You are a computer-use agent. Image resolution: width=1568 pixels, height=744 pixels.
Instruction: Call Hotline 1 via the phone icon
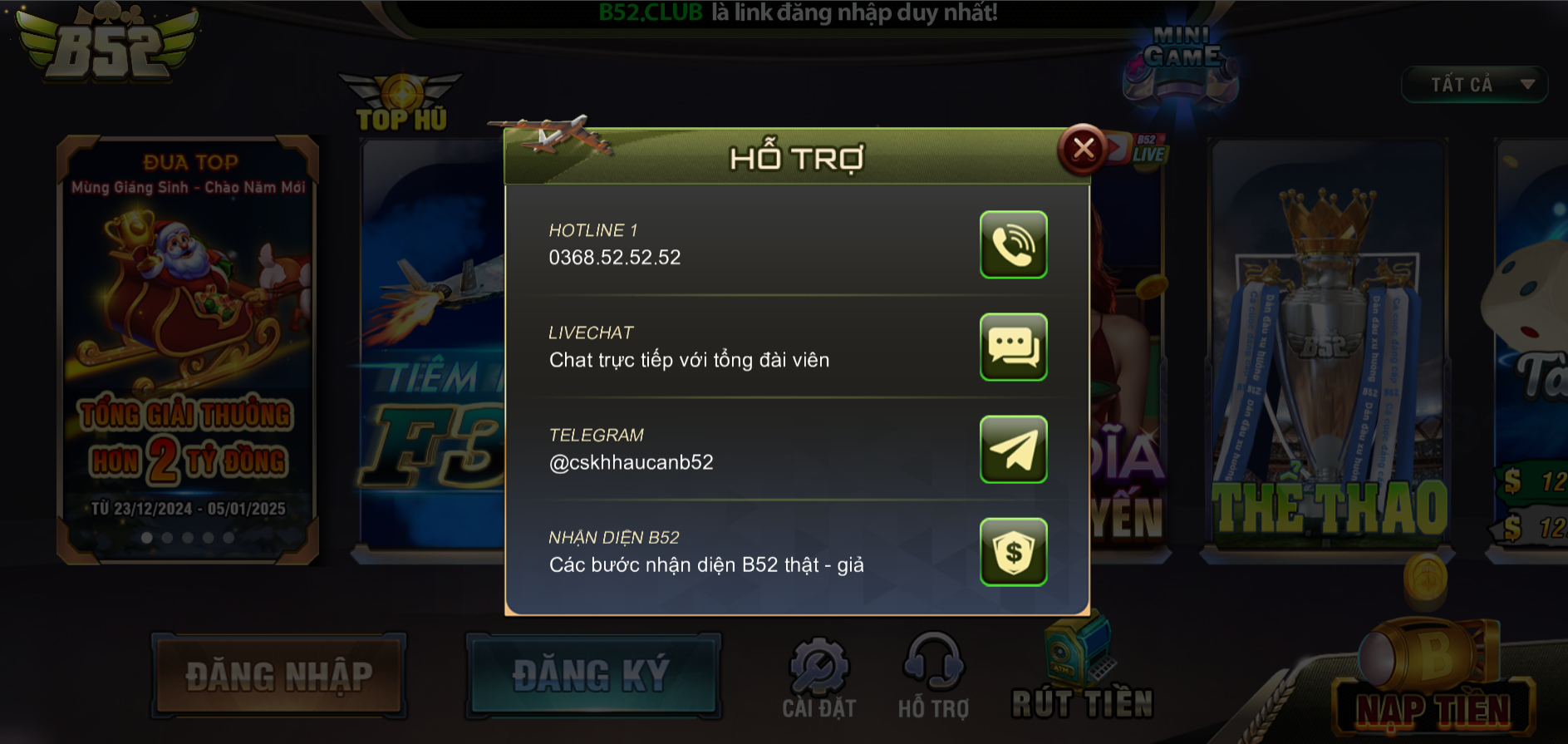(1012, 246)
